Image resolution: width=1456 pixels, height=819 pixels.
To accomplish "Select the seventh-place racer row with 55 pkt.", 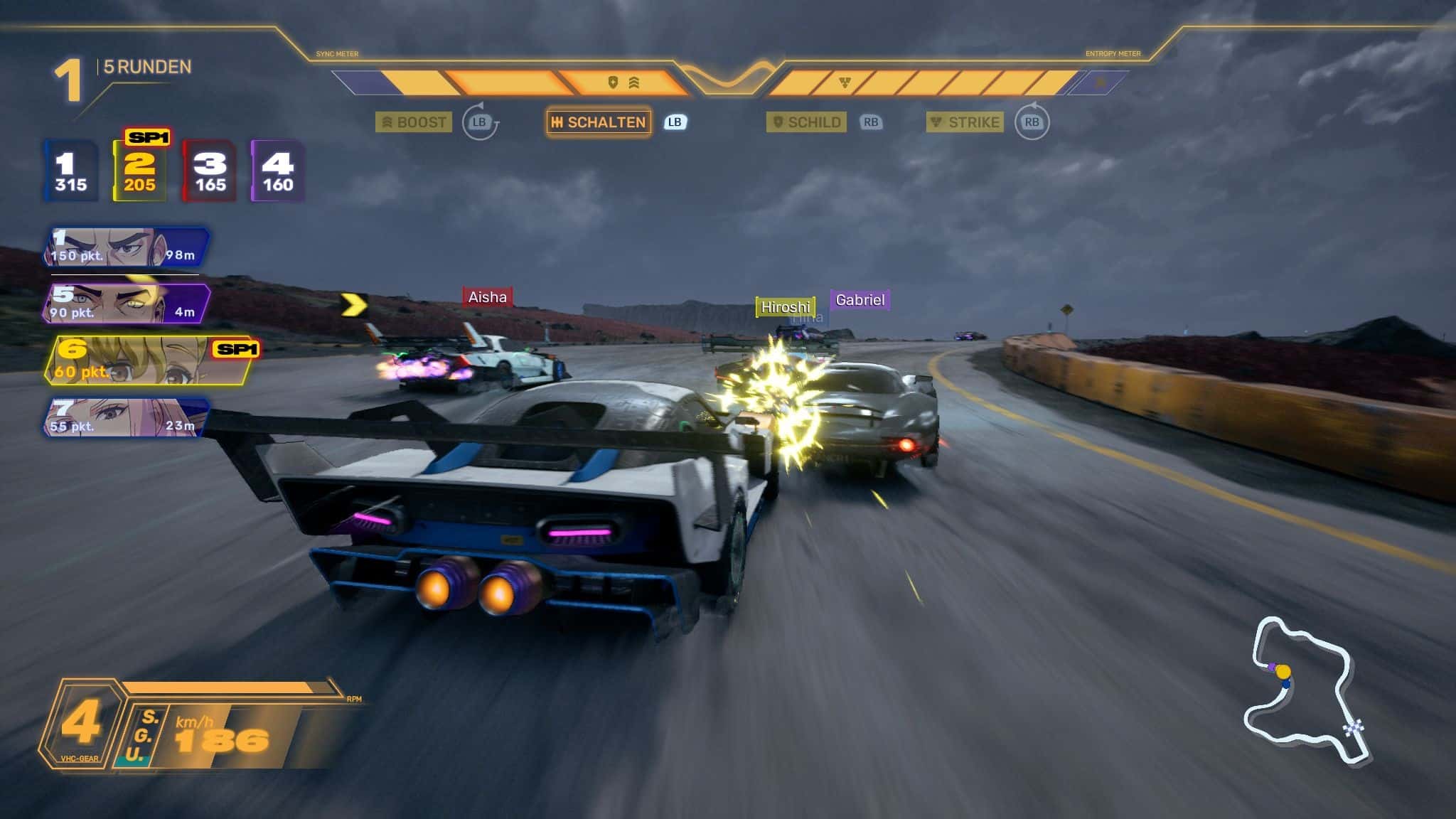I will coord(127,417).
